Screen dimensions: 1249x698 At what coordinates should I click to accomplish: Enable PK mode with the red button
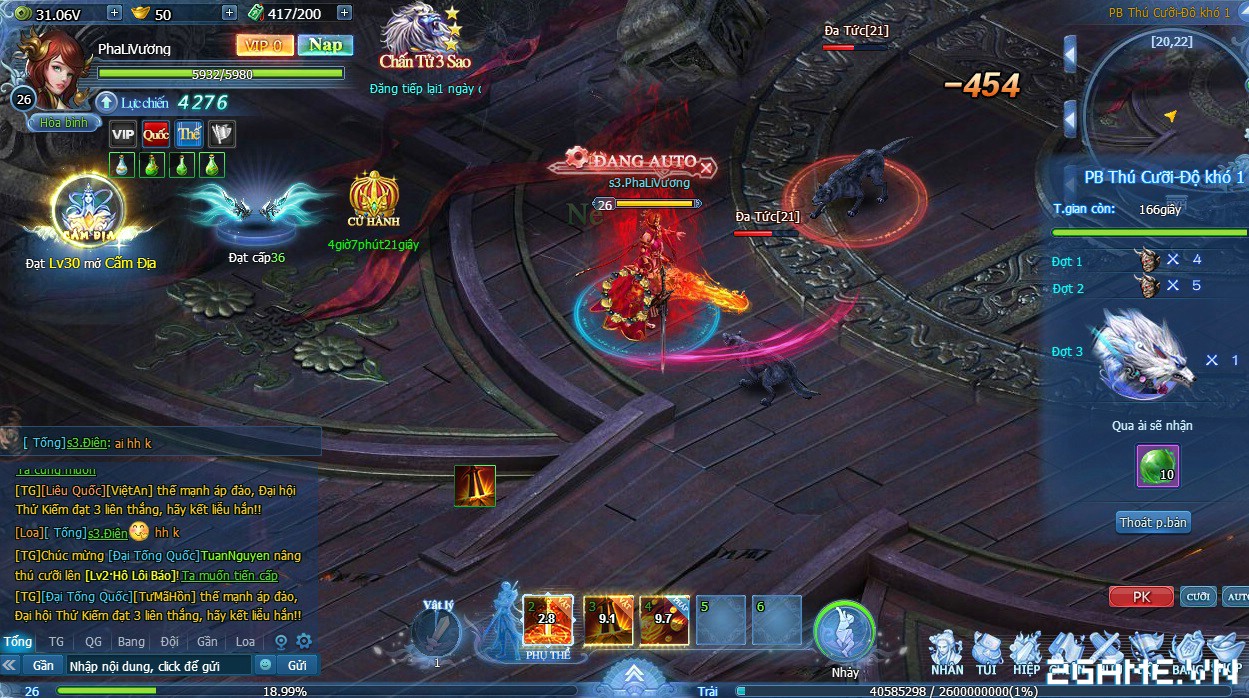[1141, 597]
